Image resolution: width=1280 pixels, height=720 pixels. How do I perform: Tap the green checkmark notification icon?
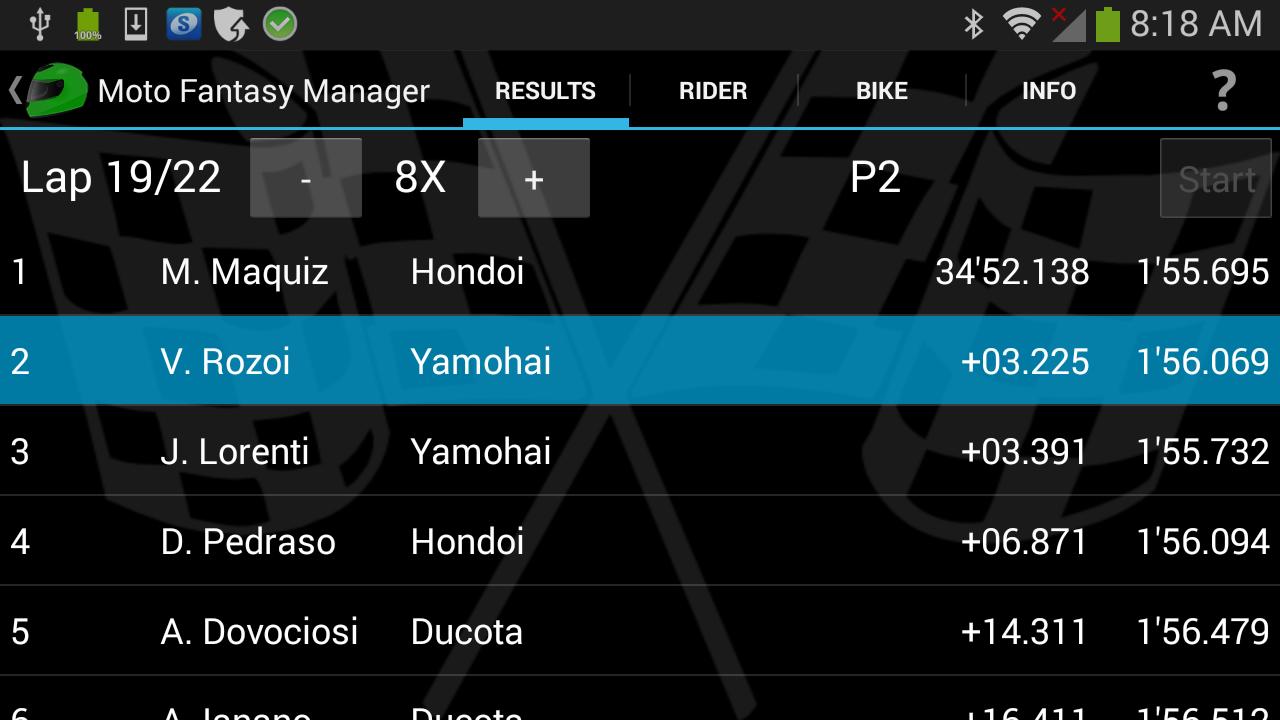point(280,22)
